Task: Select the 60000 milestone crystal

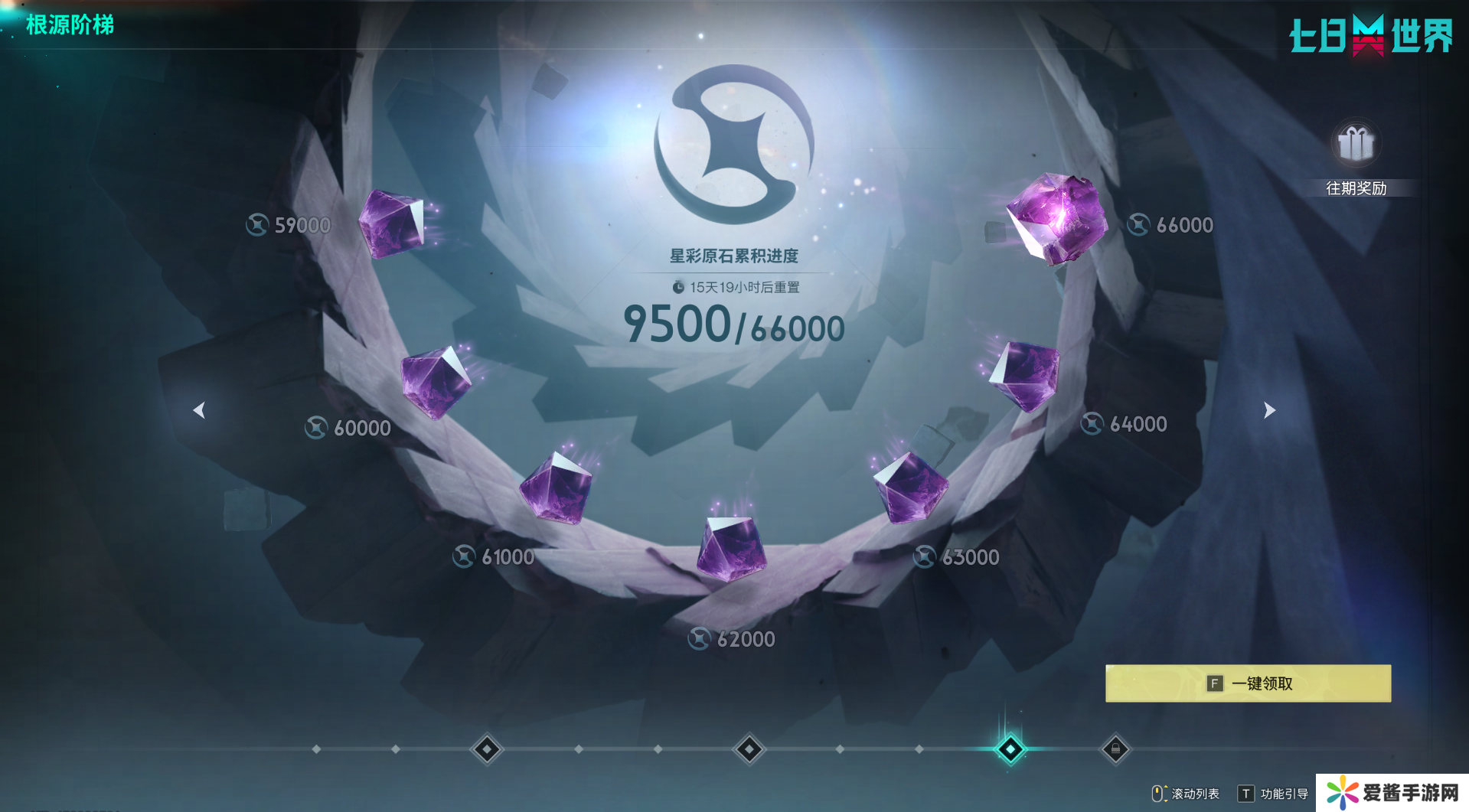Action: [x=436, y=382]
